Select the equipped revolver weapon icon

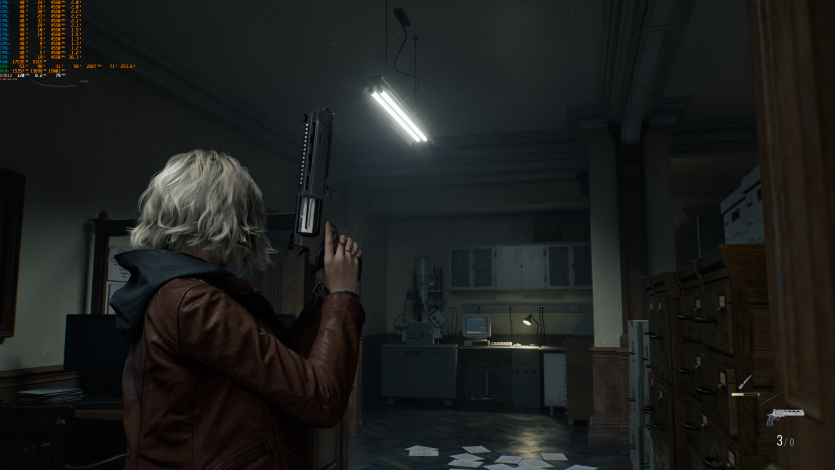pyautogui.click(x=784, y=416)
